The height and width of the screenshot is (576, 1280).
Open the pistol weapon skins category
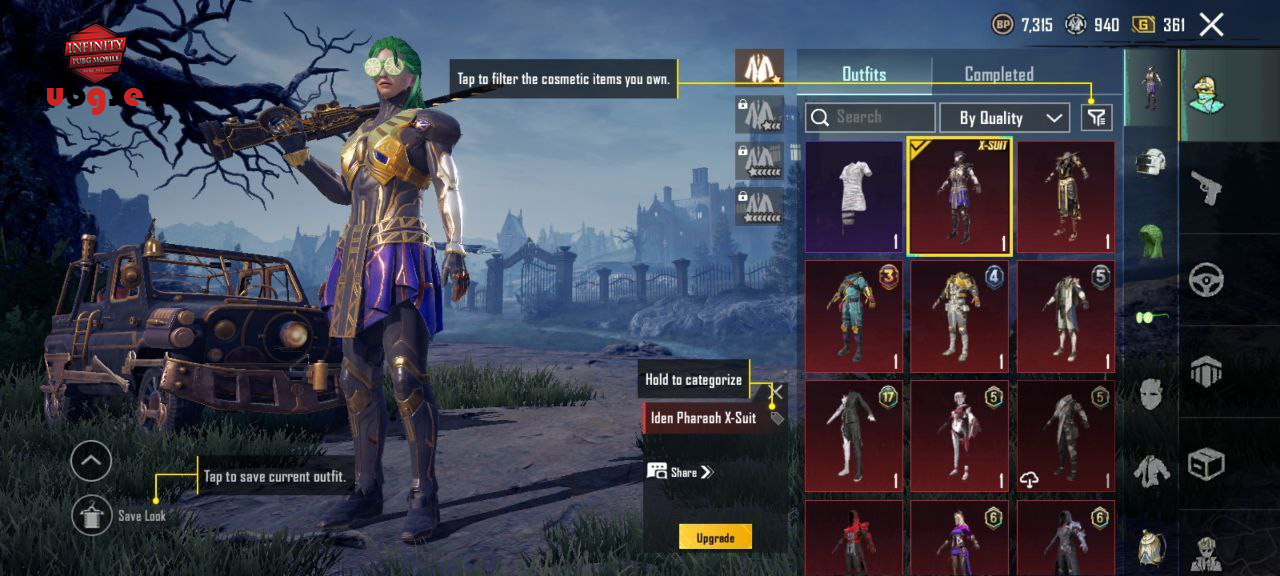coord(1206,187)
